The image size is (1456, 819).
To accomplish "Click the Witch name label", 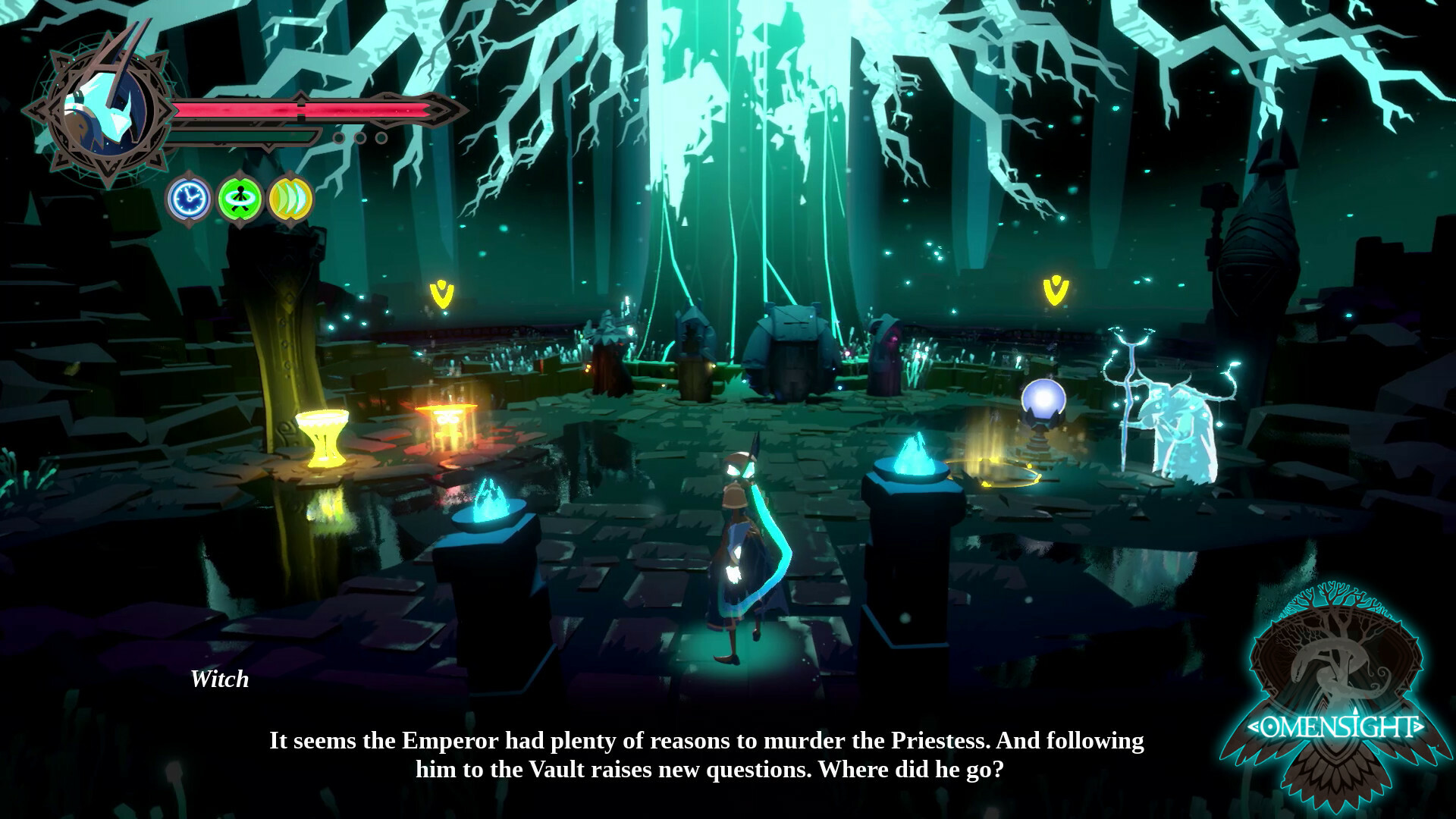I will [220, 680].
